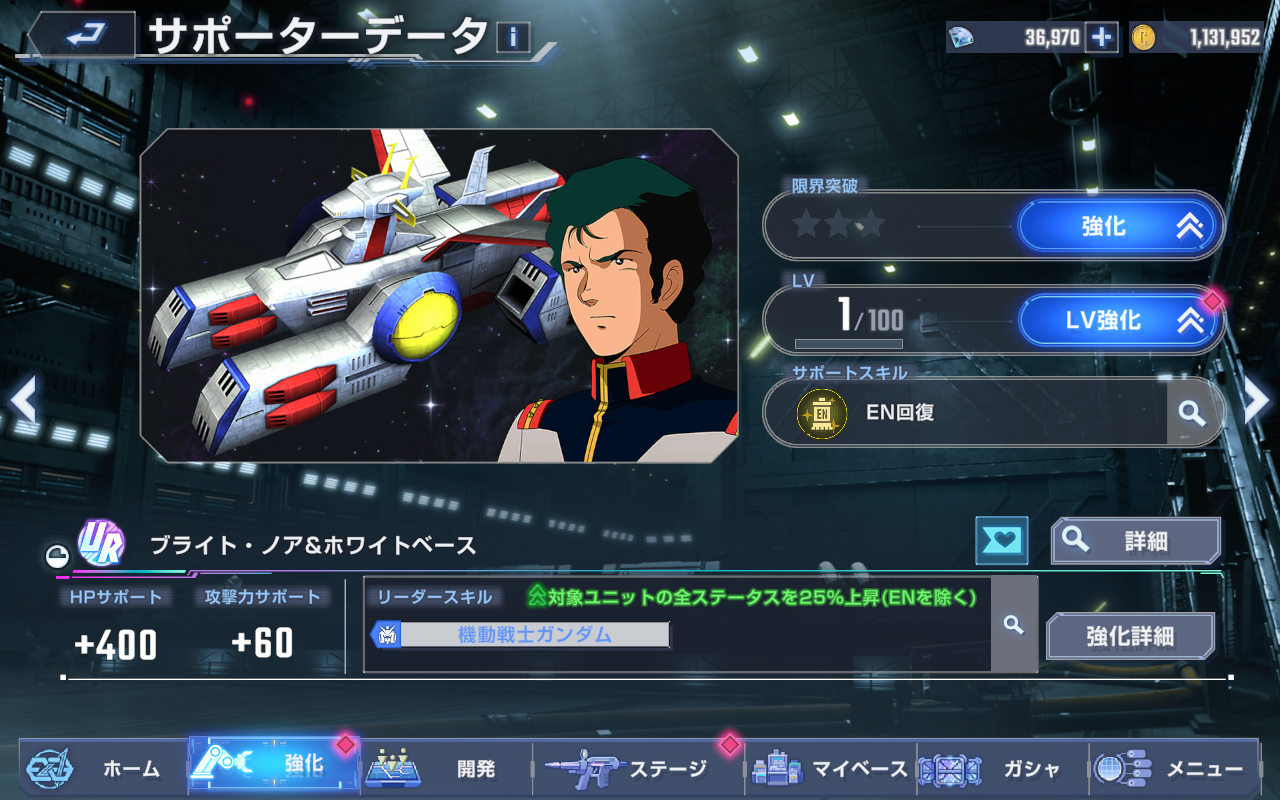Open the info icon beside サポーターデータ
This screenshot has width=1280, height=800.
[x=513, y=38]
